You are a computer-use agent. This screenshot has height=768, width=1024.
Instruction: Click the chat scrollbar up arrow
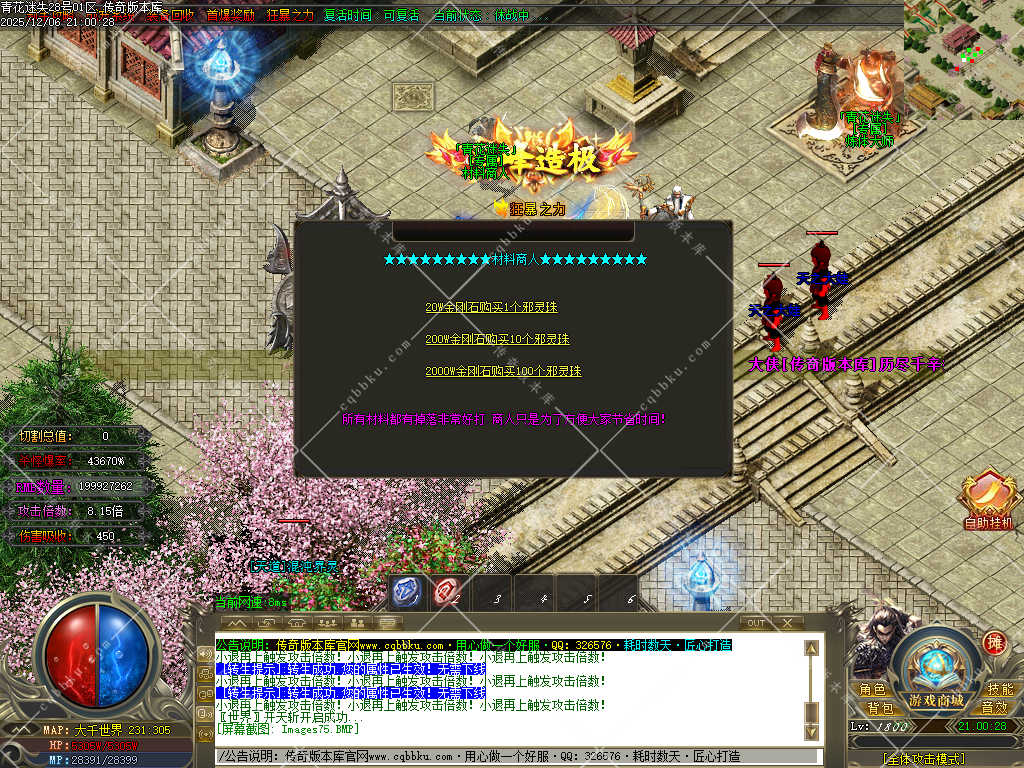pyautogui.click(x=811, y=647)
